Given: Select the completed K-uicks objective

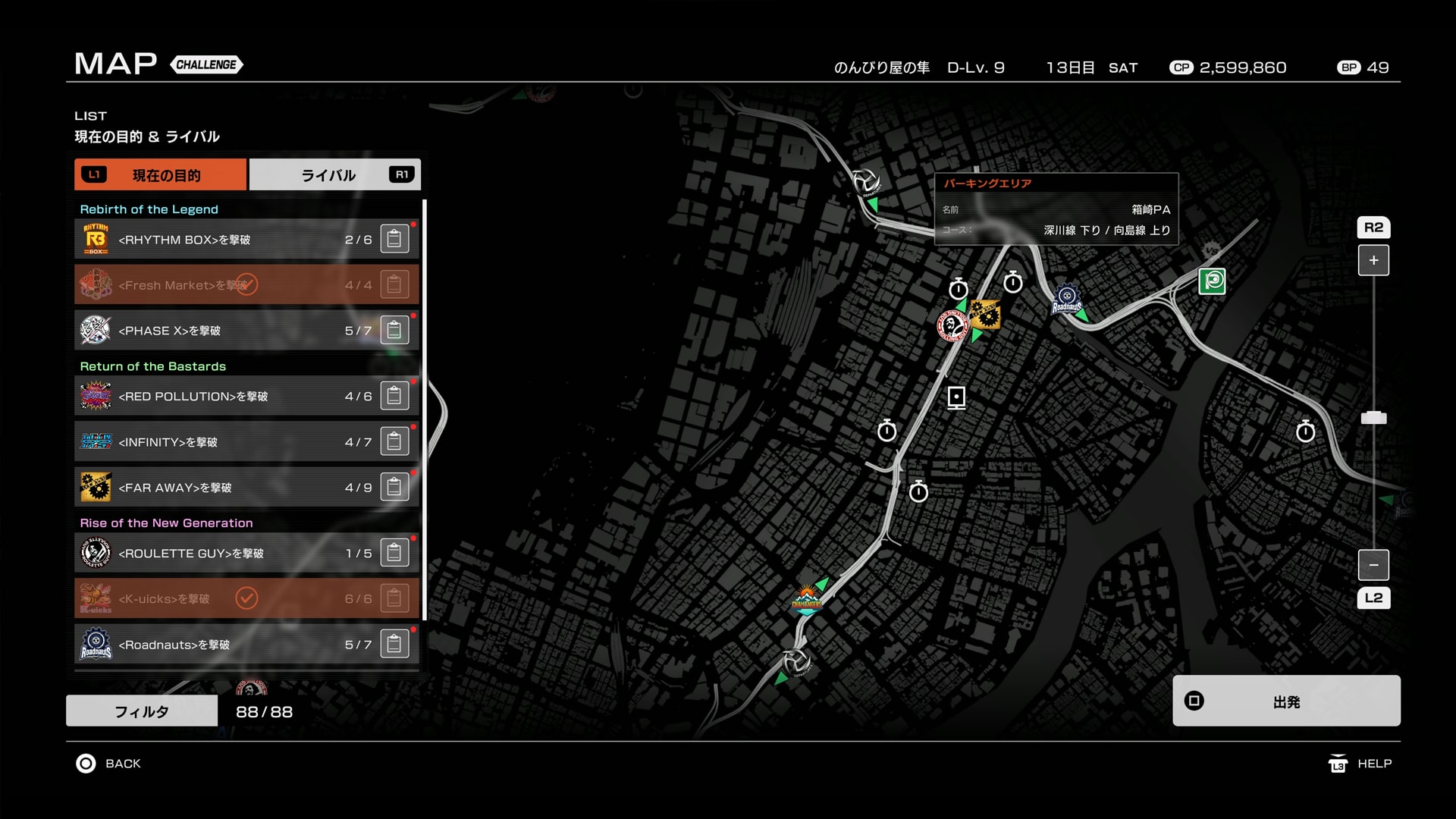Looking at the screenshot, I should click(x=227, y=599).
